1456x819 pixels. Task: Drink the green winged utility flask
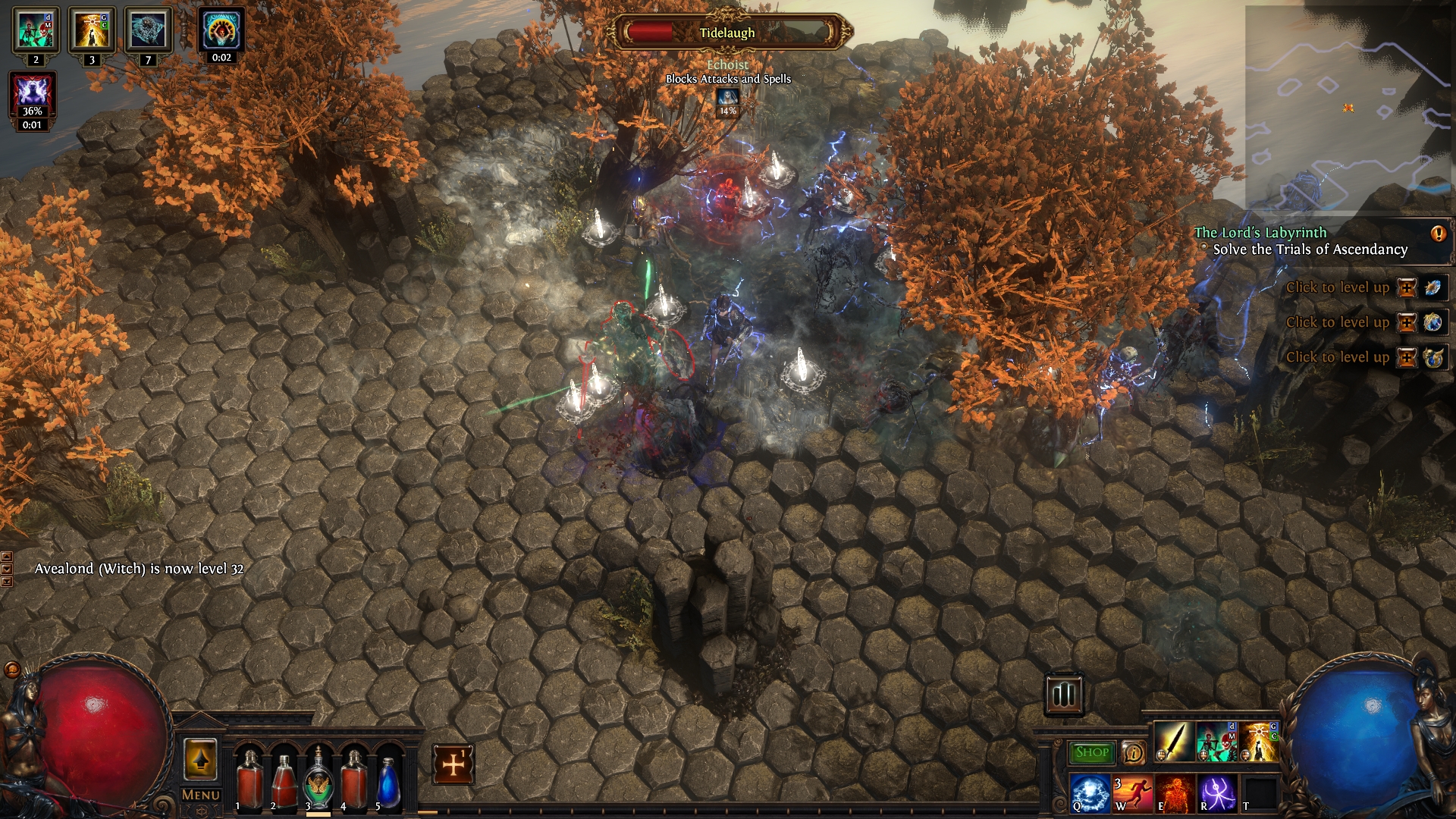pyautogui.click(x=318, y=780)
